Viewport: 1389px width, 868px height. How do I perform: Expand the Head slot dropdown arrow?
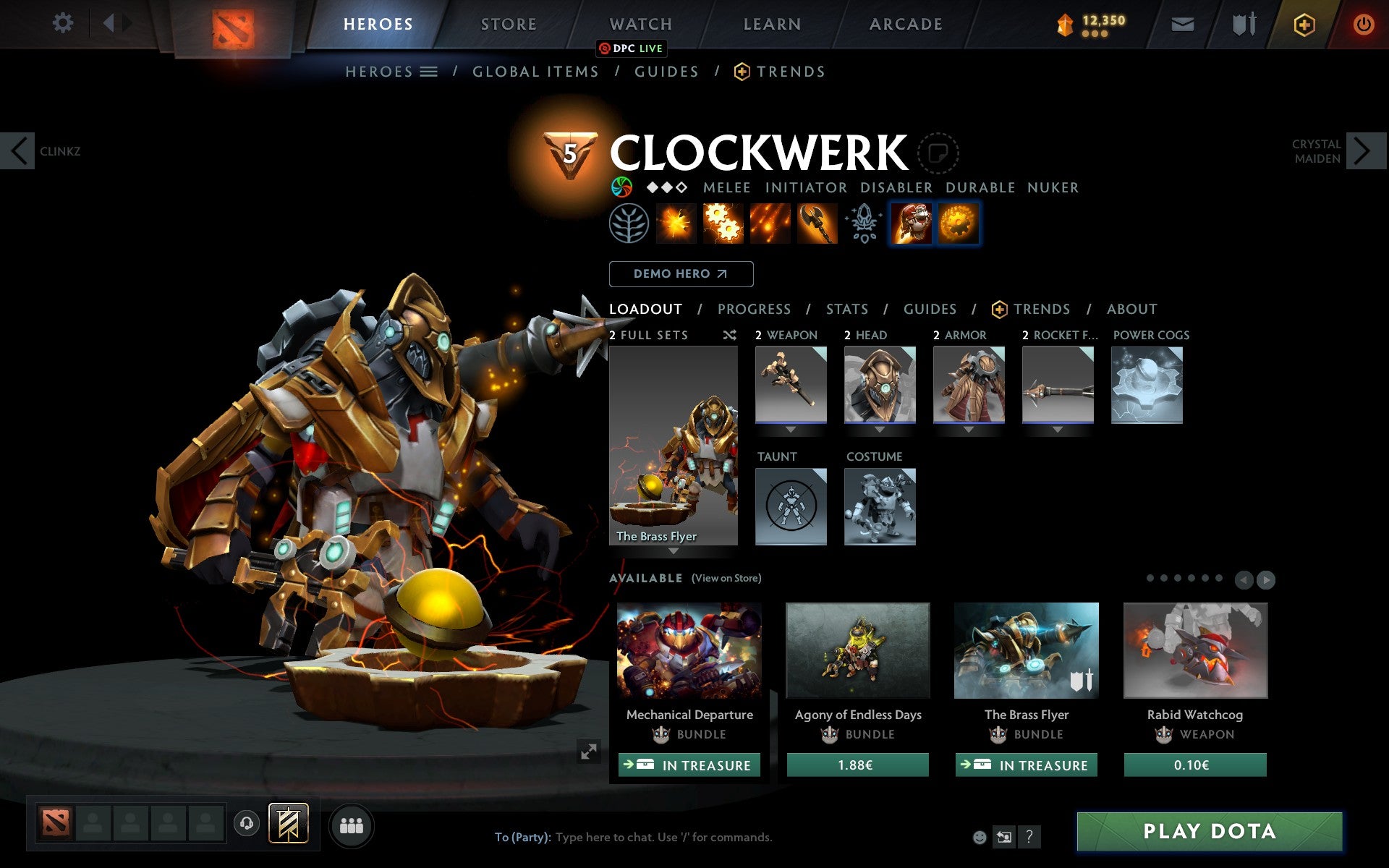(x=880, y=428)
